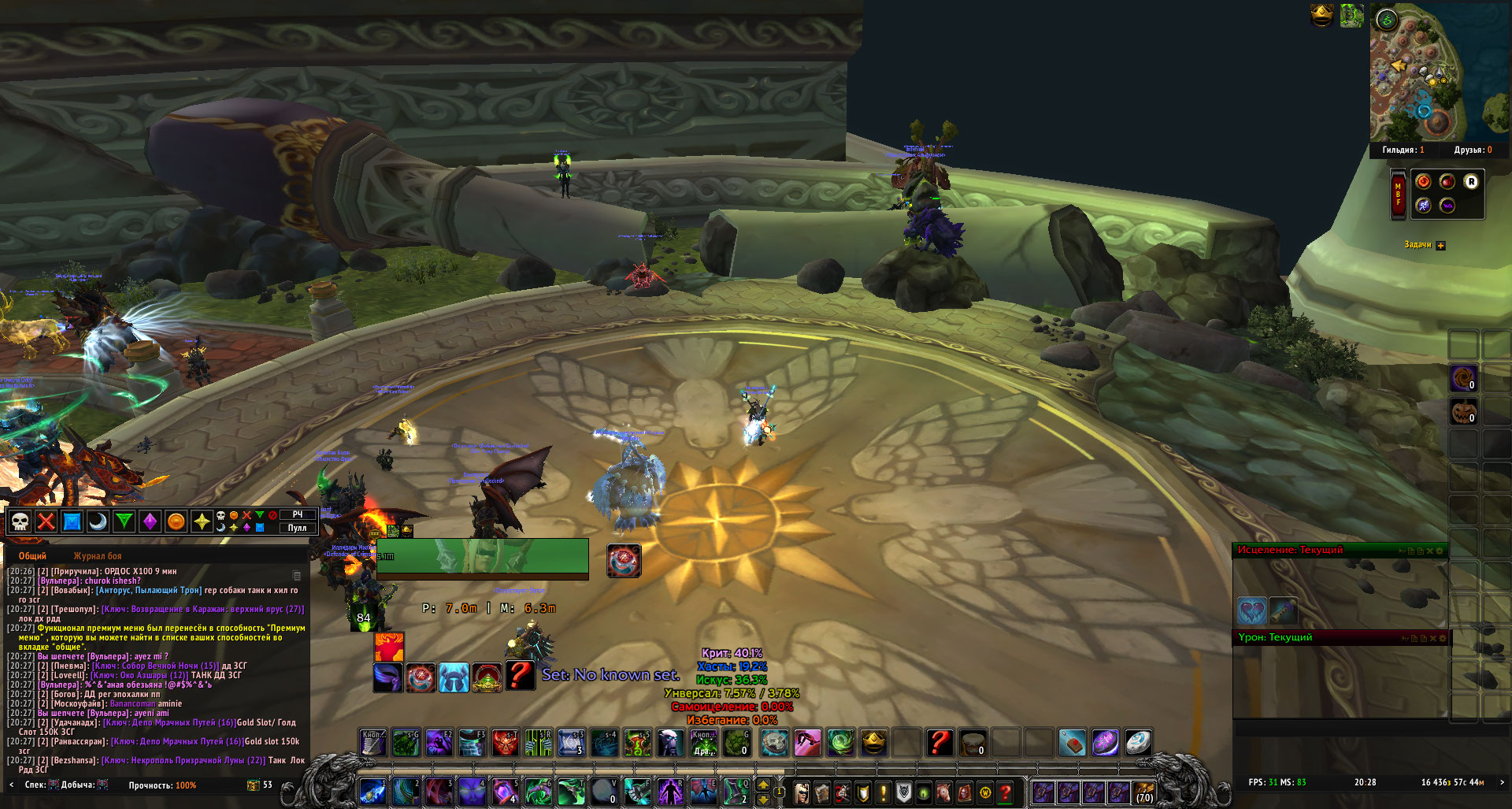Click the white R minimap addon button
The height and width of the screenshot is (809, 1512).
point(1470,182)
